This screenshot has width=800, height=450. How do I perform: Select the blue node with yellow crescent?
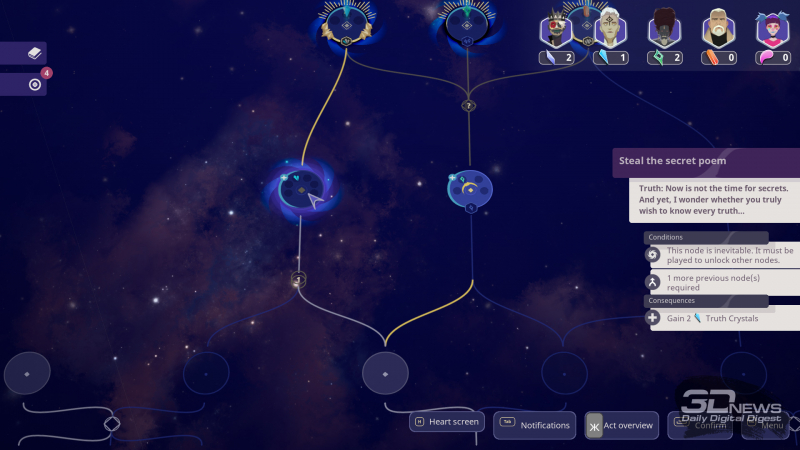pyautogui.click(x=470, y=187)
